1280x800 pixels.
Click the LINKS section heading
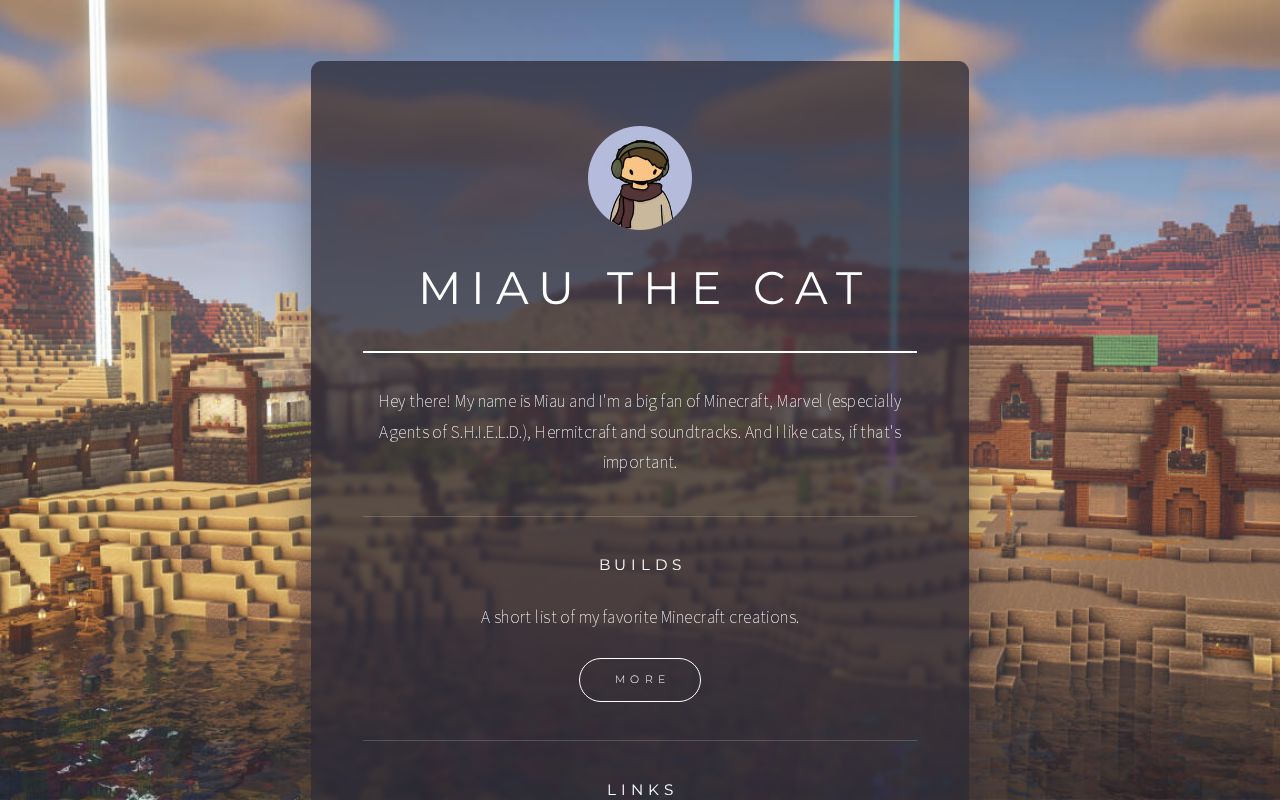(x=640, y=789)
